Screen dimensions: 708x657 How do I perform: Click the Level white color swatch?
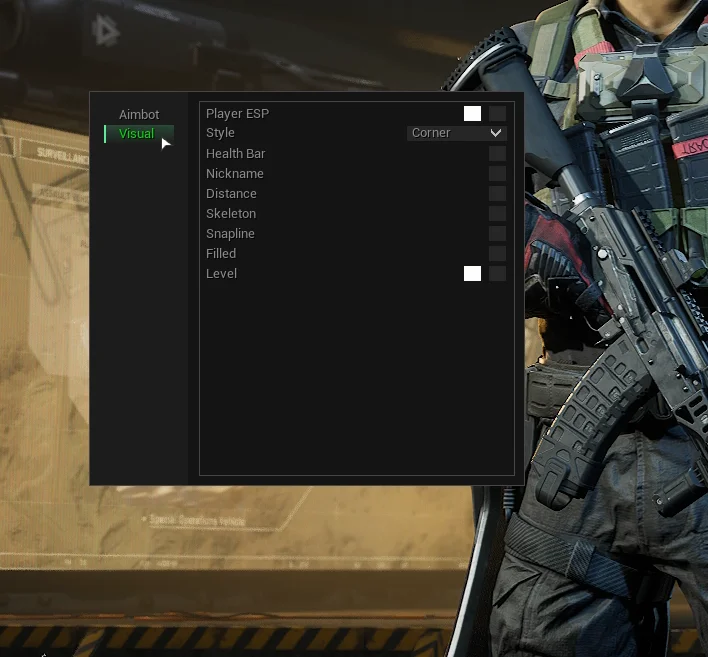(472, 274)
